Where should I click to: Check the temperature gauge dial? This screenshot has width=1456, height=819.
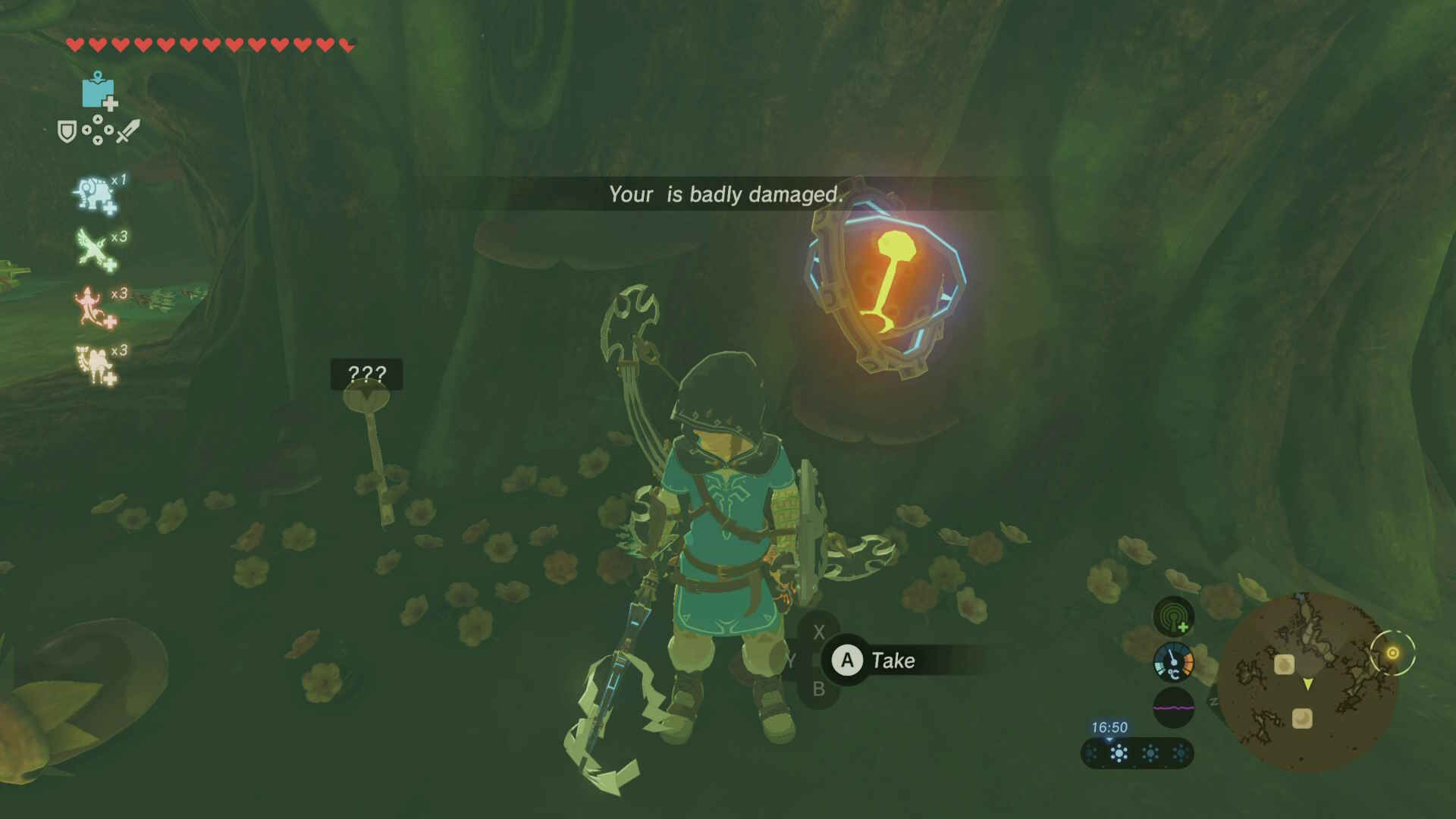1173,662
